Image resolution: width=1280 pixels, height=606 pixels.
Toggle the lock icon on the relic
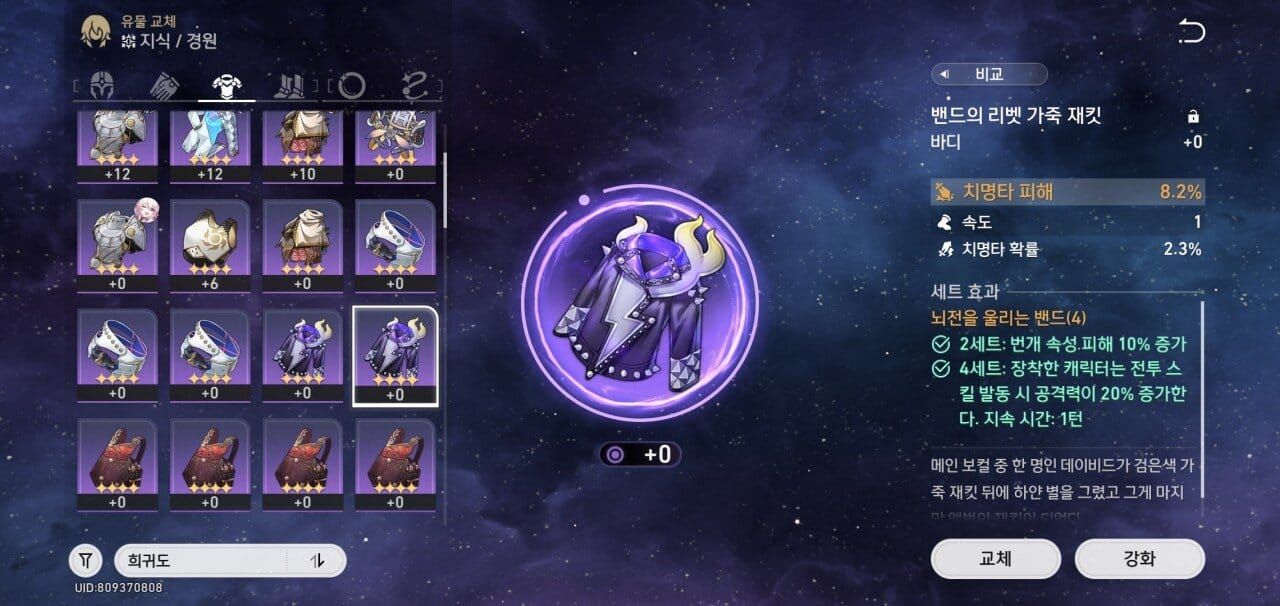pos(1193,117)
